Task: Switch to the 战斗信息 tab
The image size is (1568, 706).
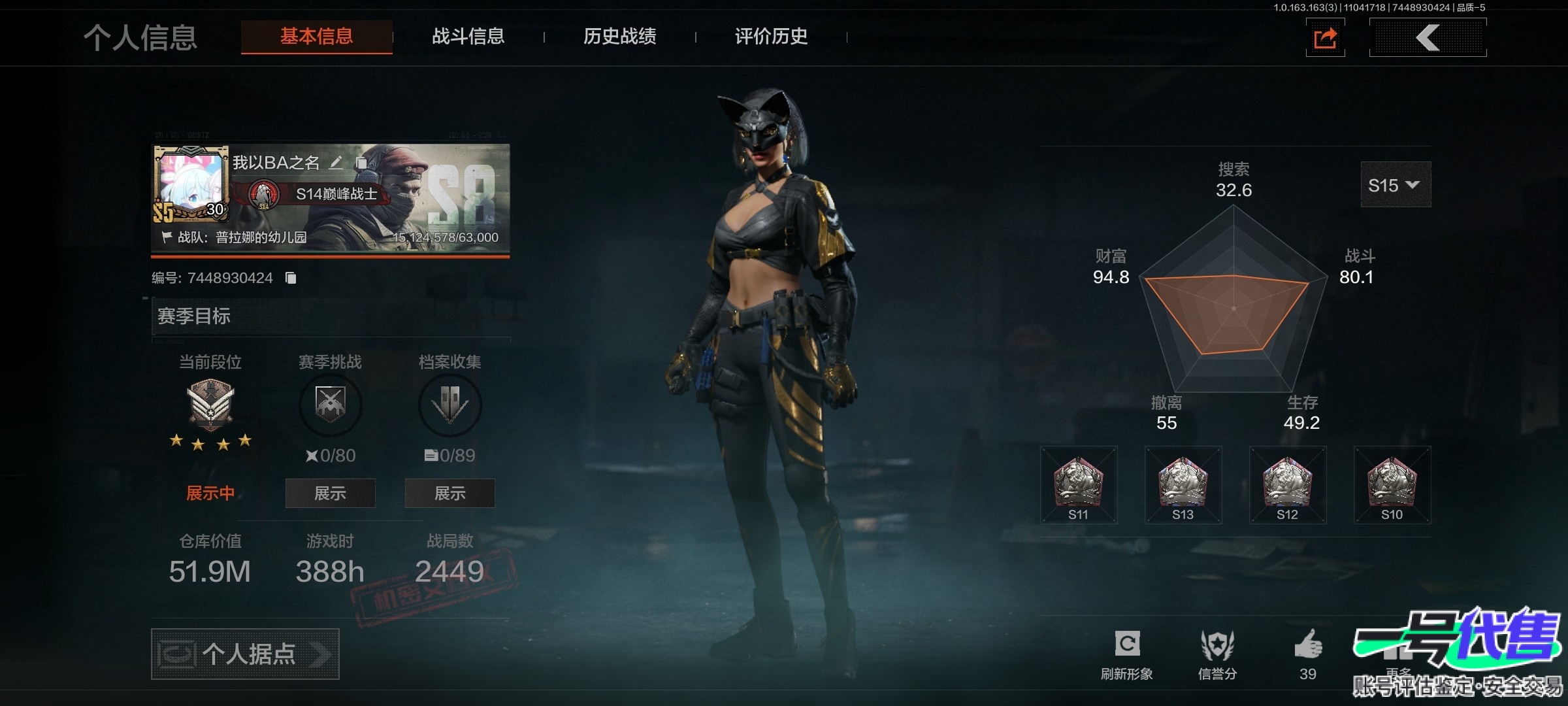Action: [468, 37]
